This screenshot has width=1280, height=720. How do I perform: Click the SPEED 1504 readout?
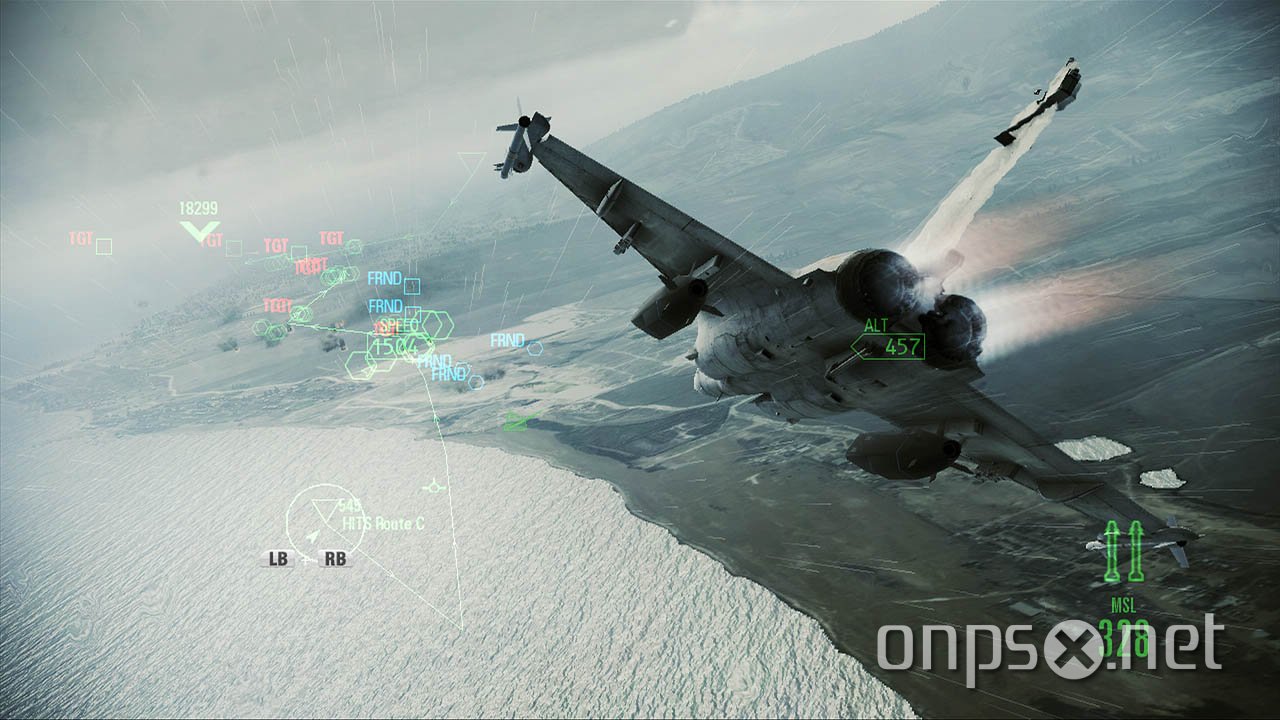point(398,341)
